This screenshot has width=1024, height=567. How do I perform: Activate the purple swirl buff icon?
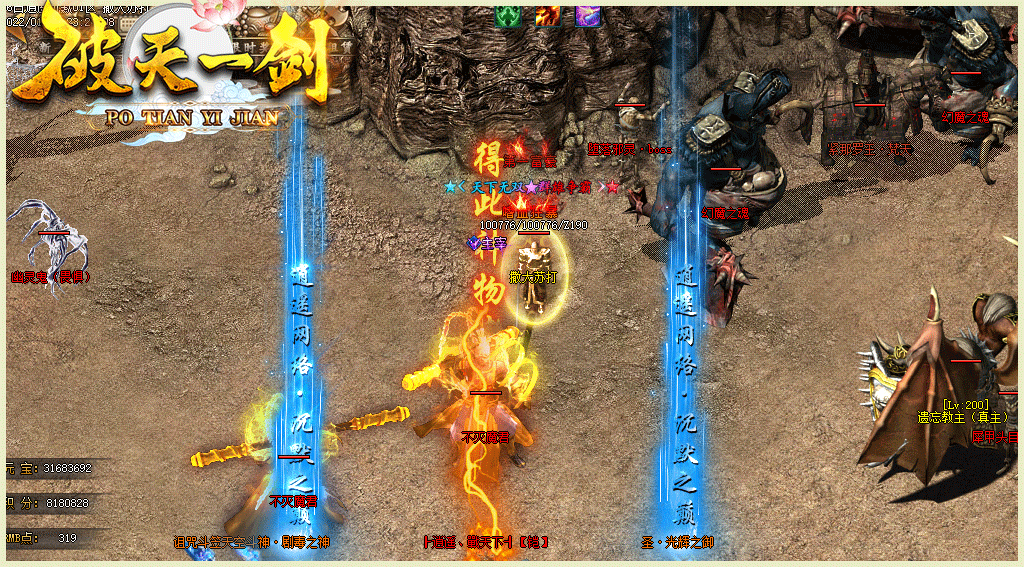[587, 16]
